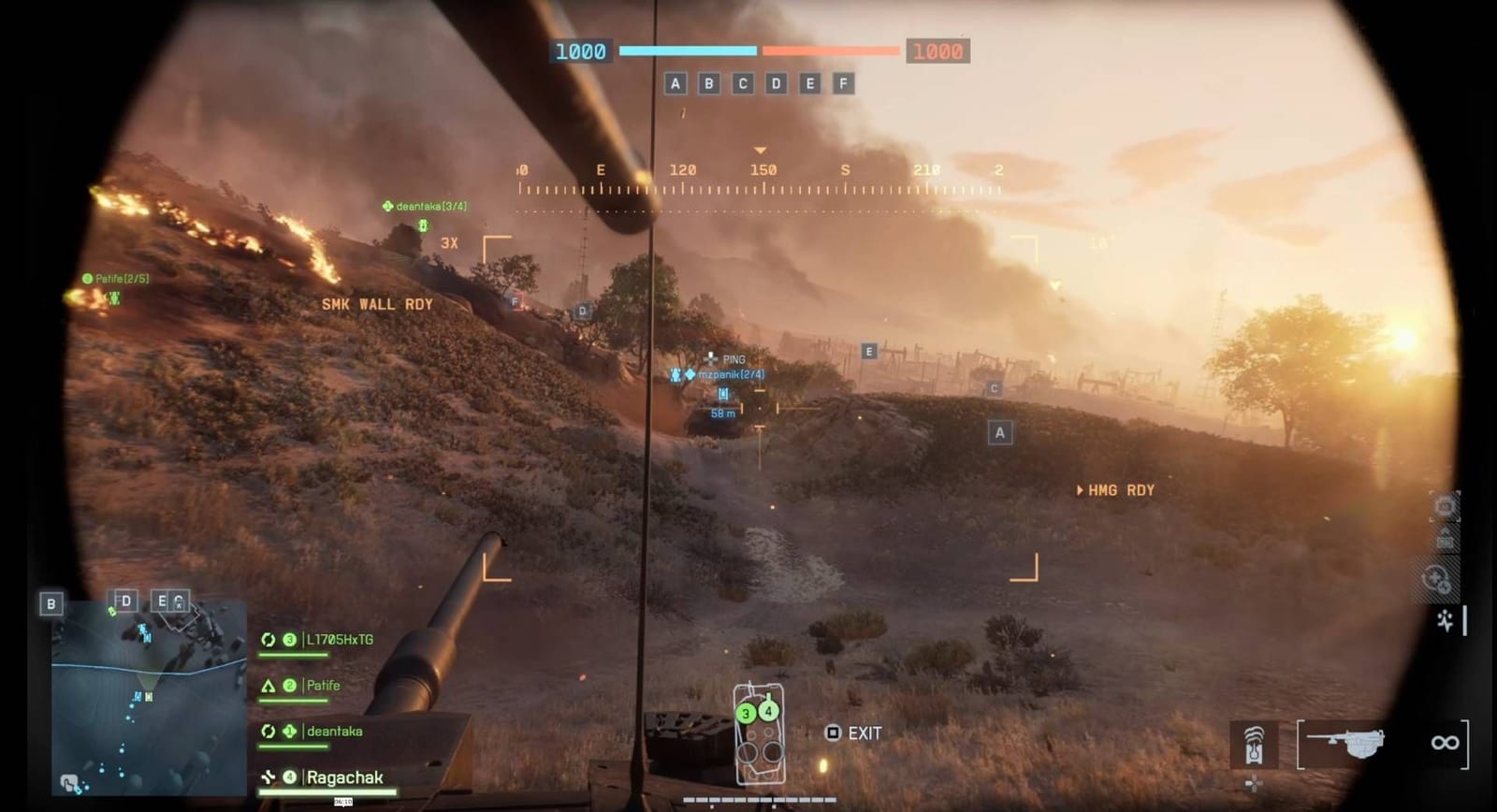Viewport: 1497px width, 812px height.
Task: Click the spotting pulse icon at bottom right sidebar
Action: [1444, 620]
